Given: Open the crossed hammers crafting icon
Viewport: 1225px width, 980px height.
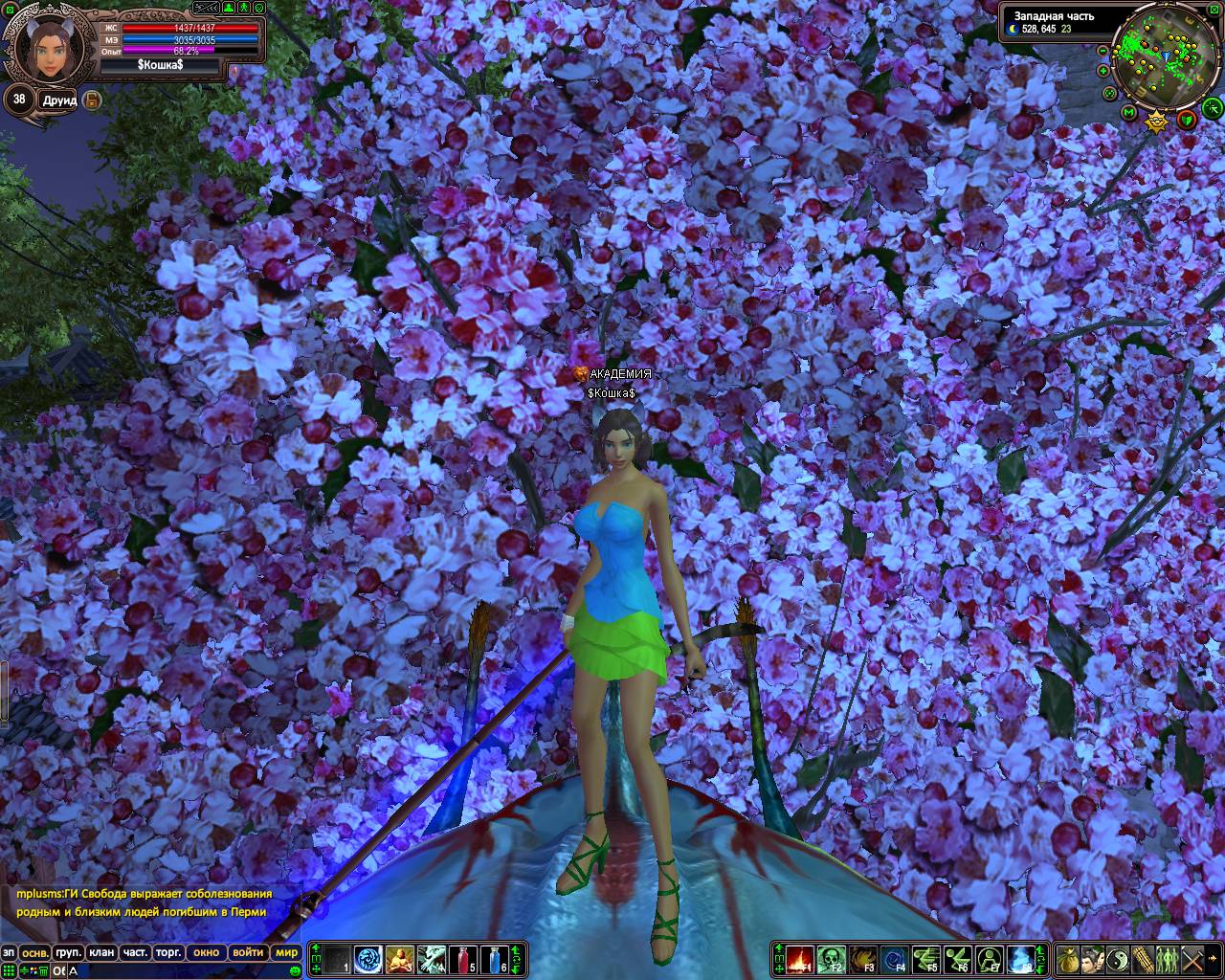Looking at the screenshot, I should (x=1192, y=958).
